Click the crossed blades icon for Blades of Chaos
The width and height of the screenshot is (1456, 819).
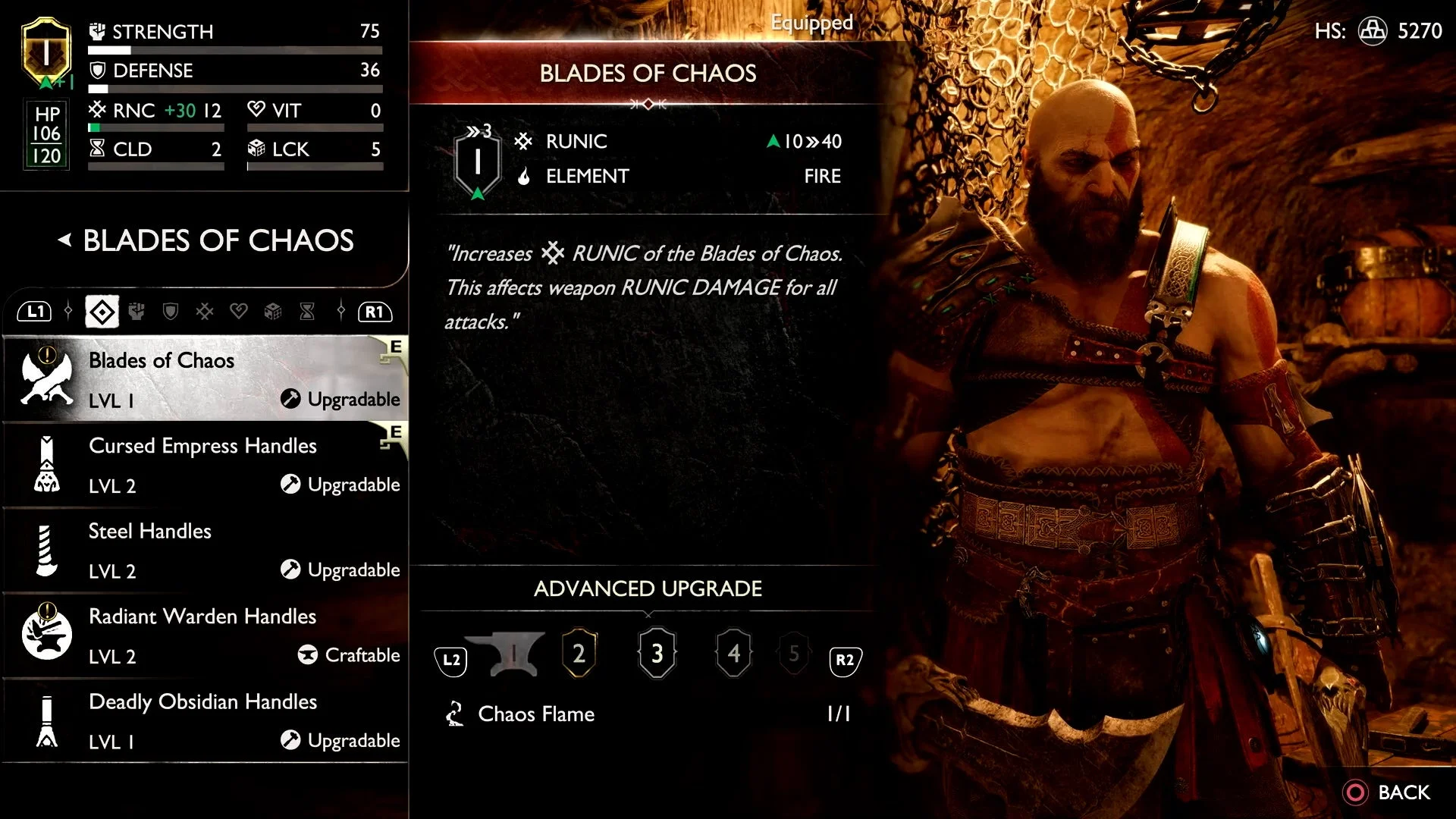tap(45, 379)
